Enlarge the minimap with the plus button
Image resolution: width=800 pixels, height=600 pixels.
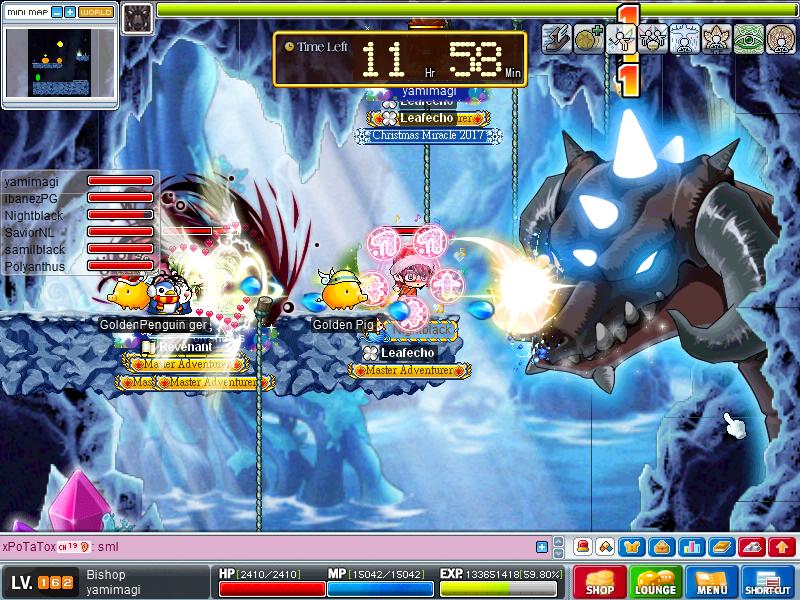click(69, 13)
